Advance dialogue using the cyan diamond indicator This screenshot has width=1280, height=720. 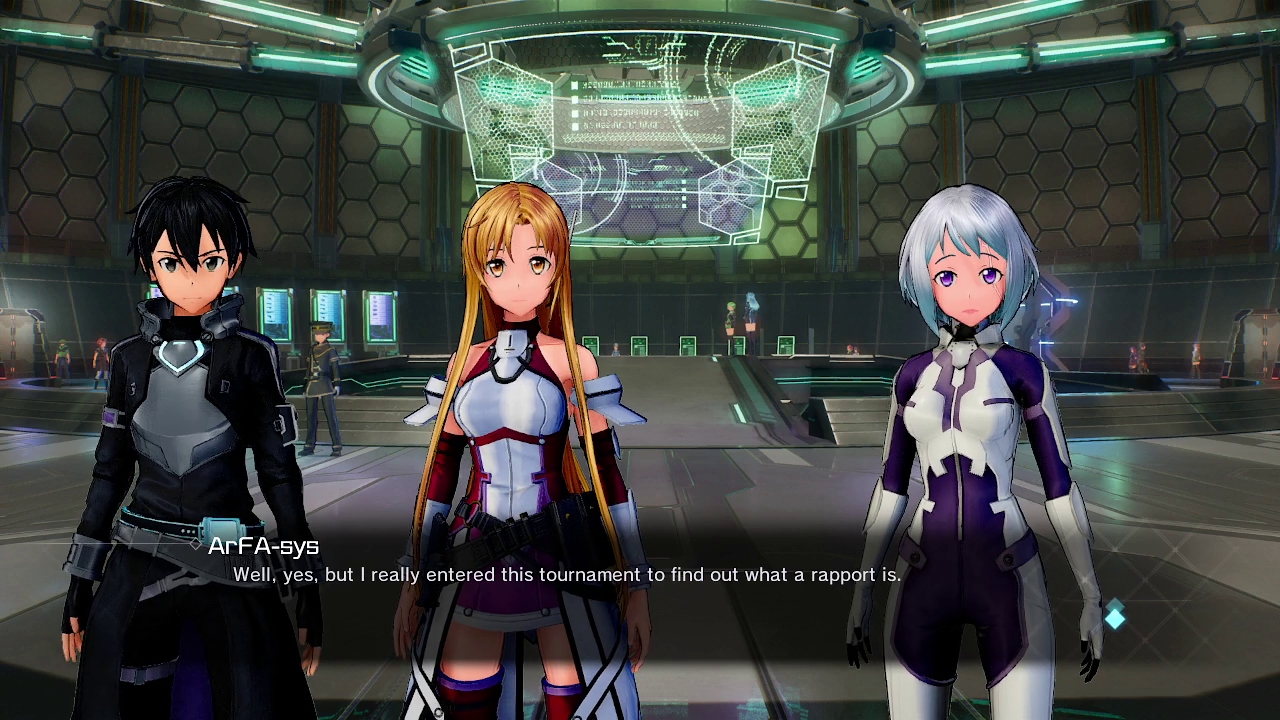click(x=1114, y=617)
